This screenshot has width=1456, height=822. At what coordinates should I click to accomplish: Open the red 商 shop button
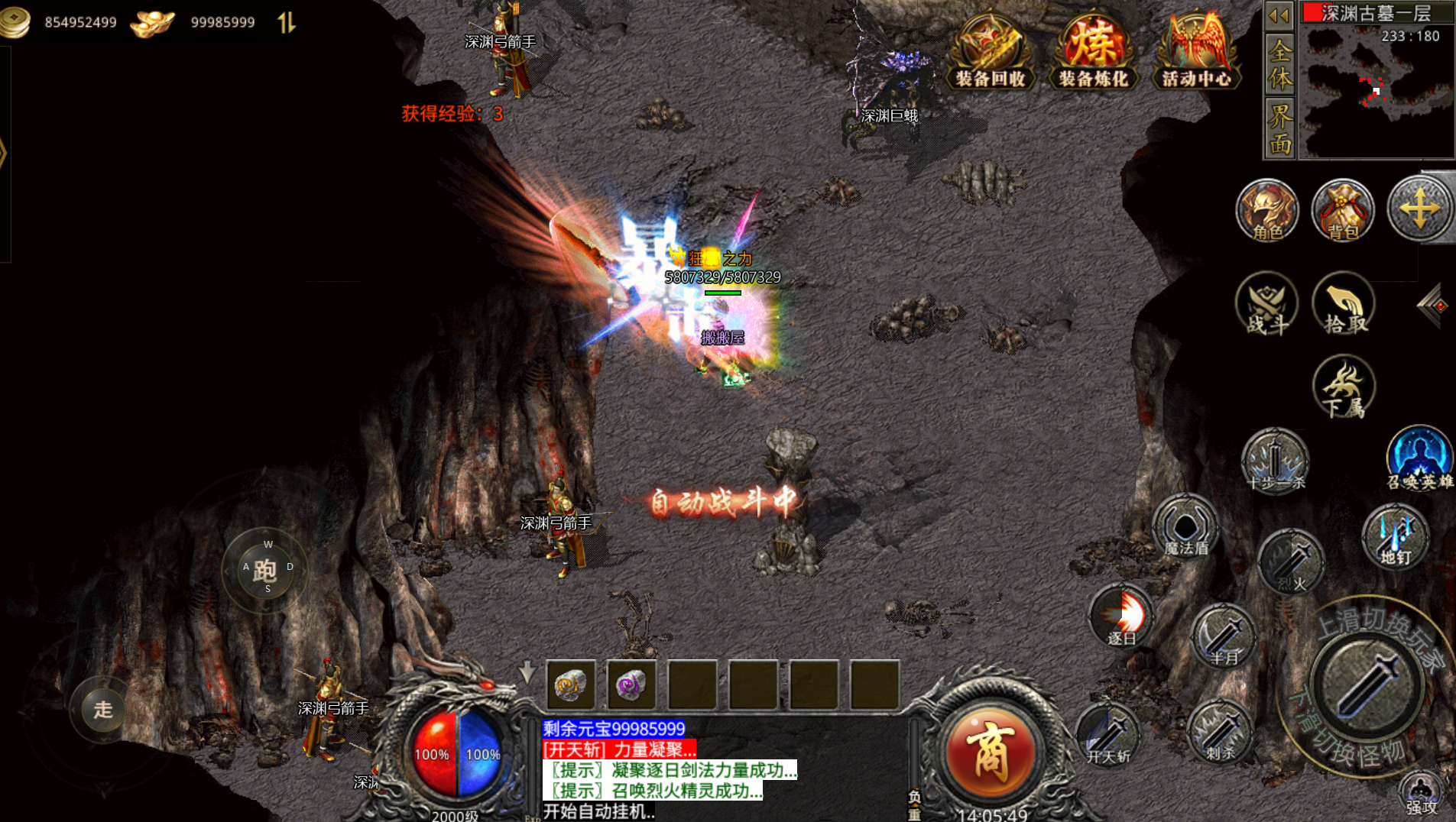[991, 752]
